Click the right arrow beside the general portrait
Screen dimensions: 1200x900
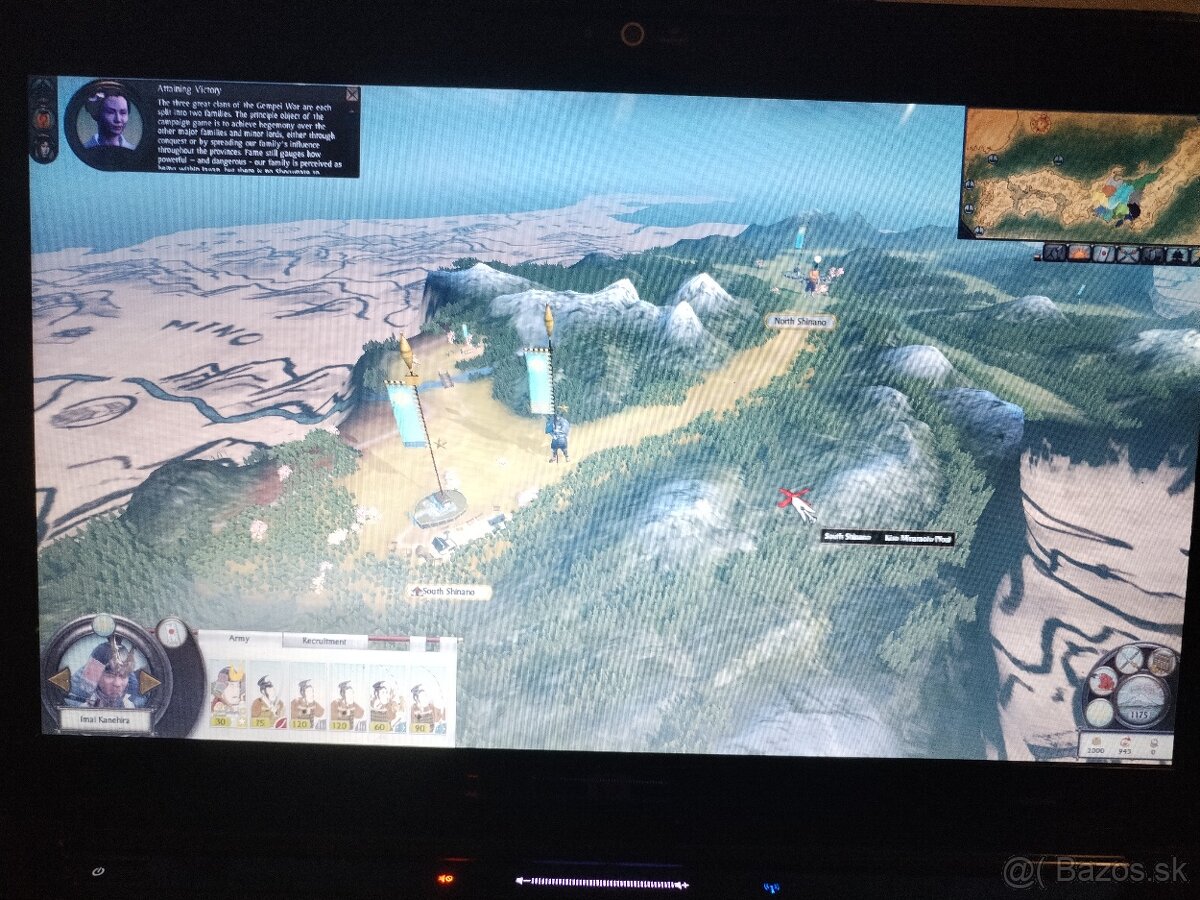(150, 682)
